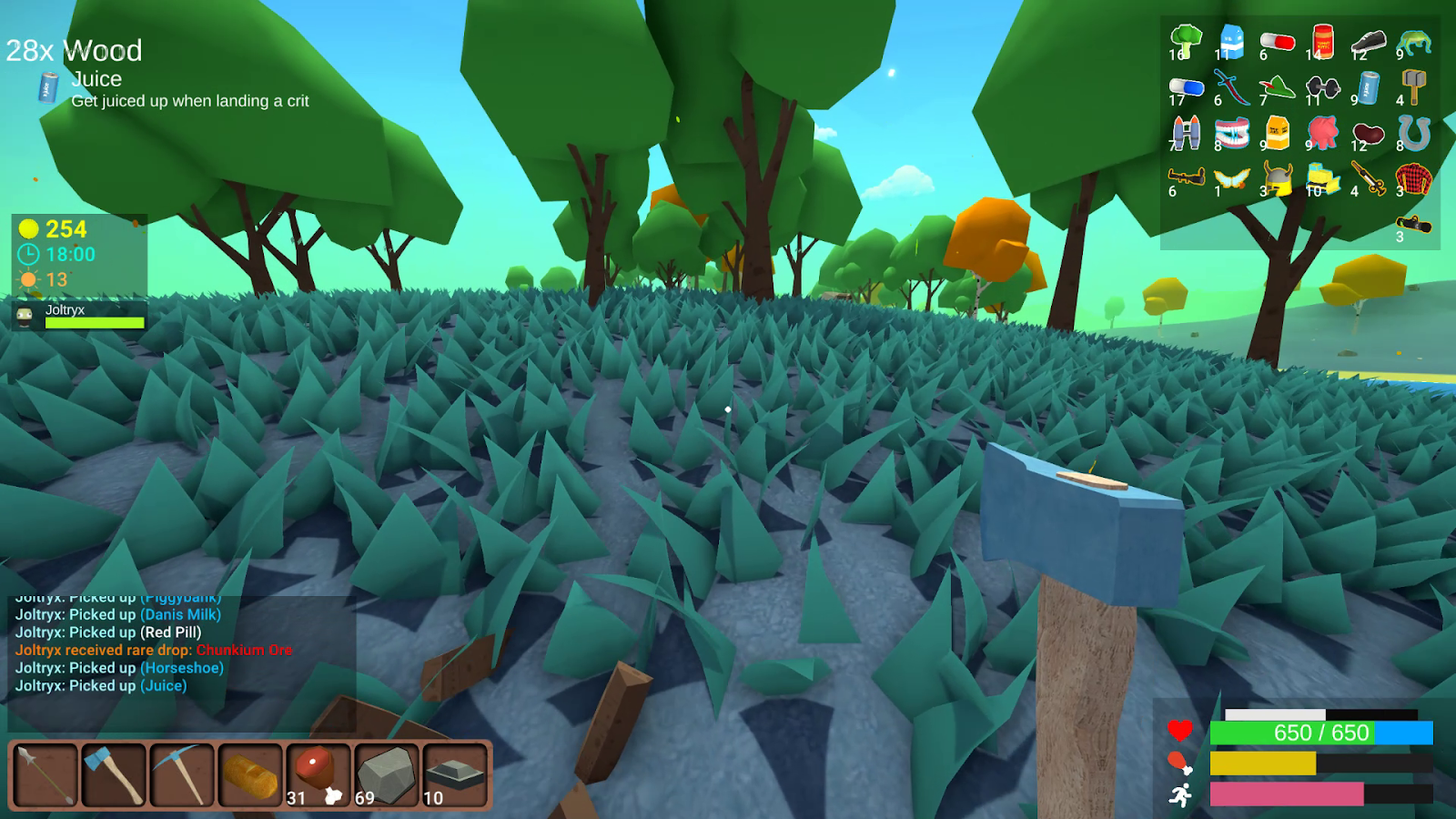Inspect the red checkered shirt powerup

[1413, 179]
